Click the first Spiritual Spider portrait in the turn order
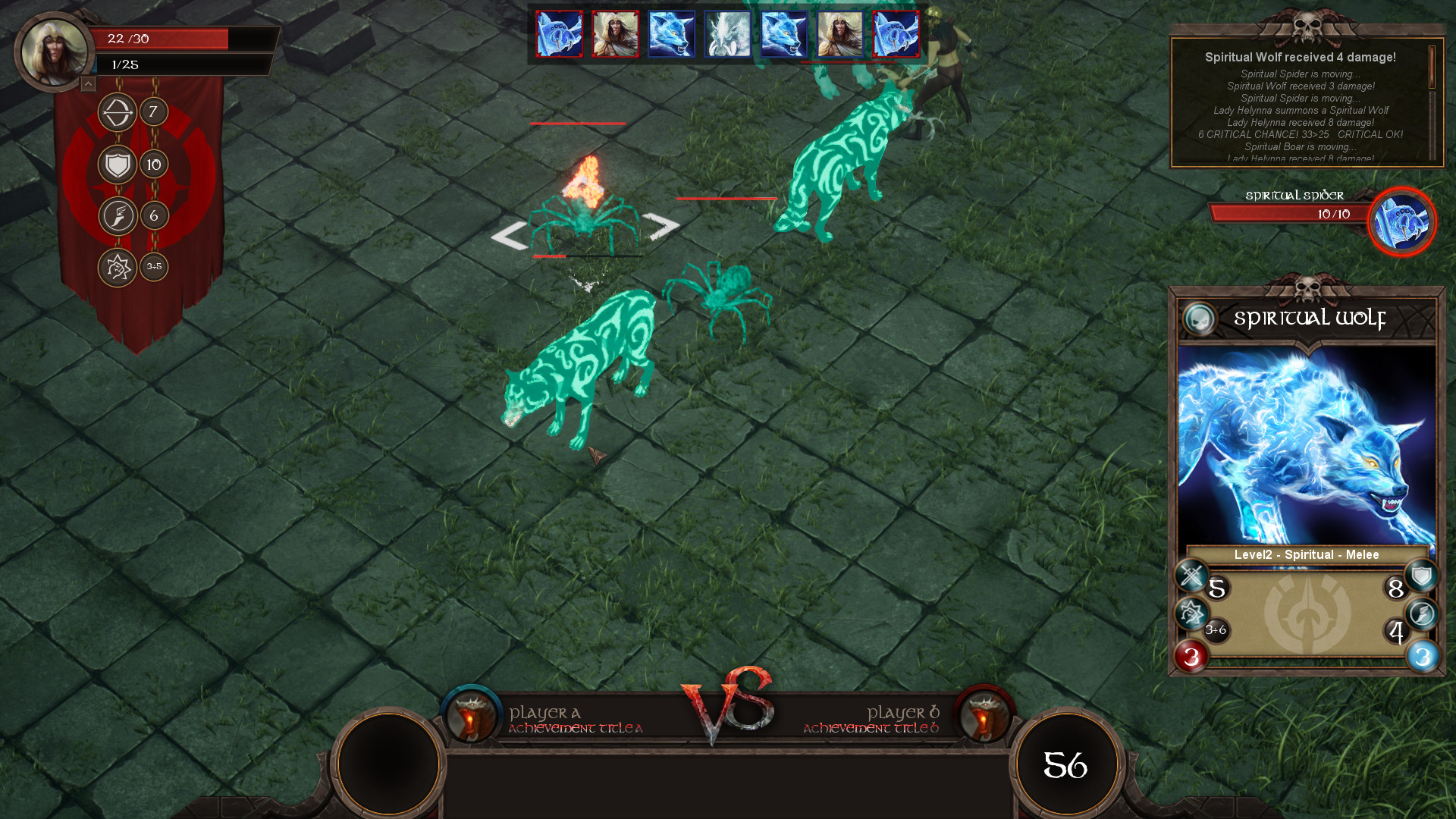This screenshot has height=819, width=1456. [x=559, y=34]
